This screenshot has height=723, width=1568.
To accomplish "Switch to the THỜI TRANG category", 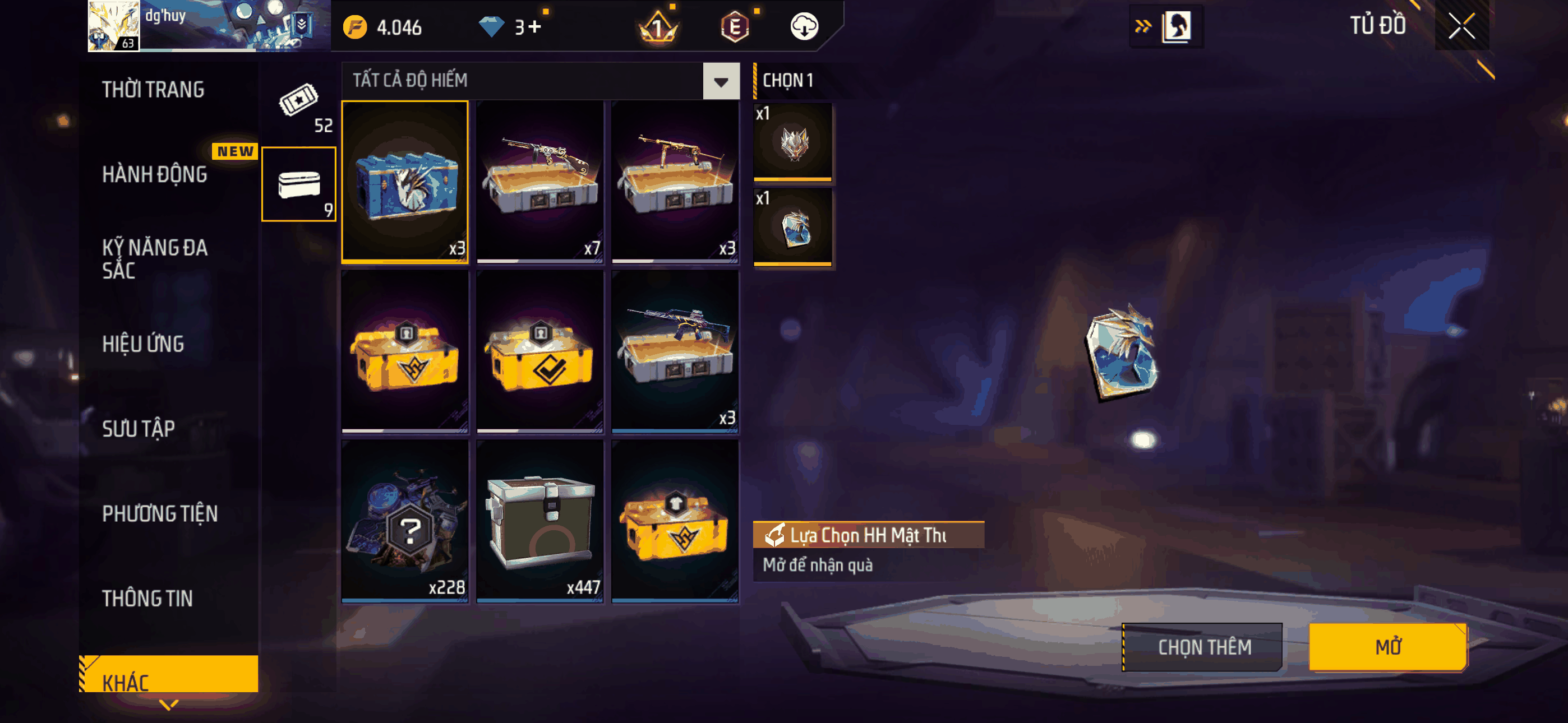I will (x=153, y=90).
